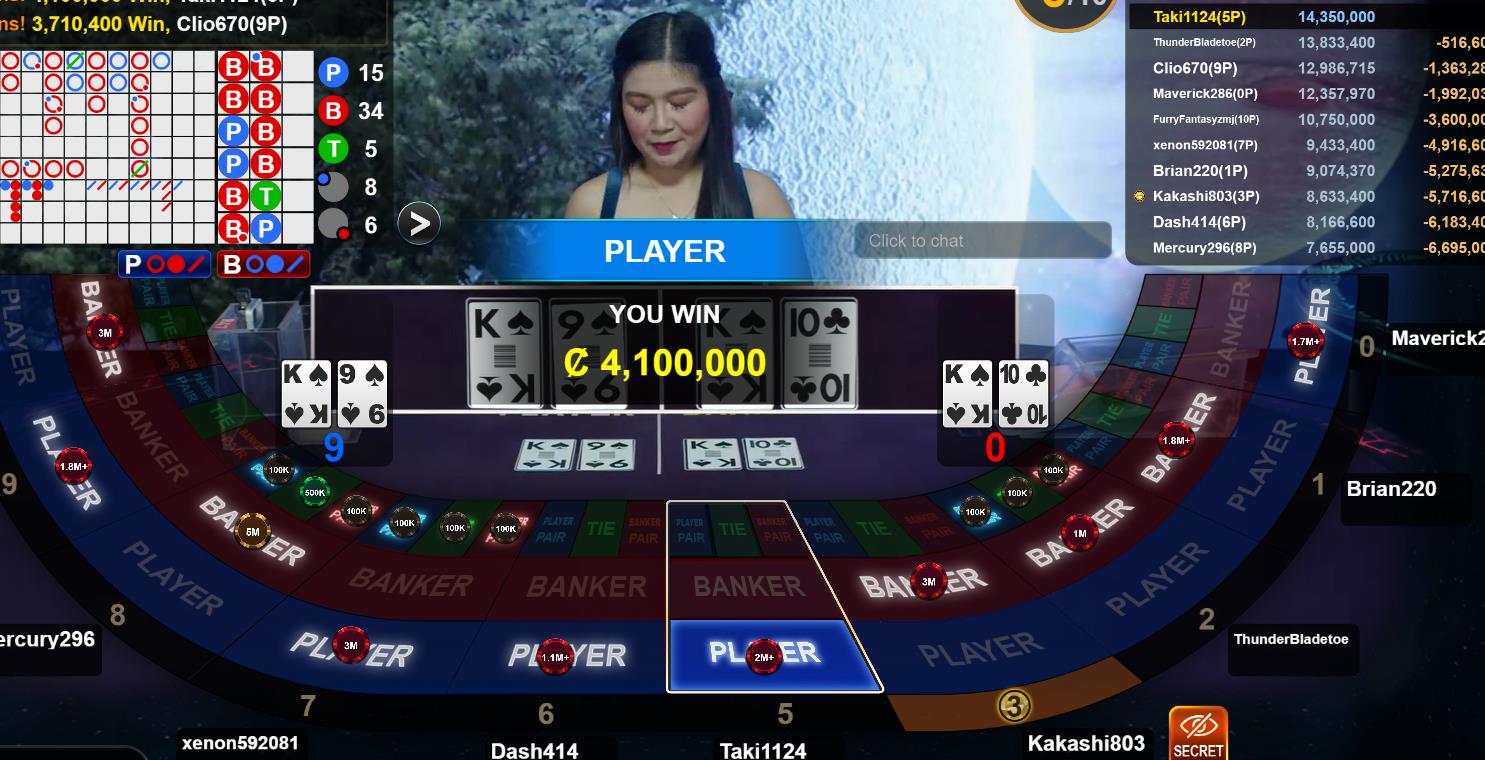This screenshot has height=760, width=1485.
Task: Place a bet on seat 5 BANKER area
Action: (748, 587)
